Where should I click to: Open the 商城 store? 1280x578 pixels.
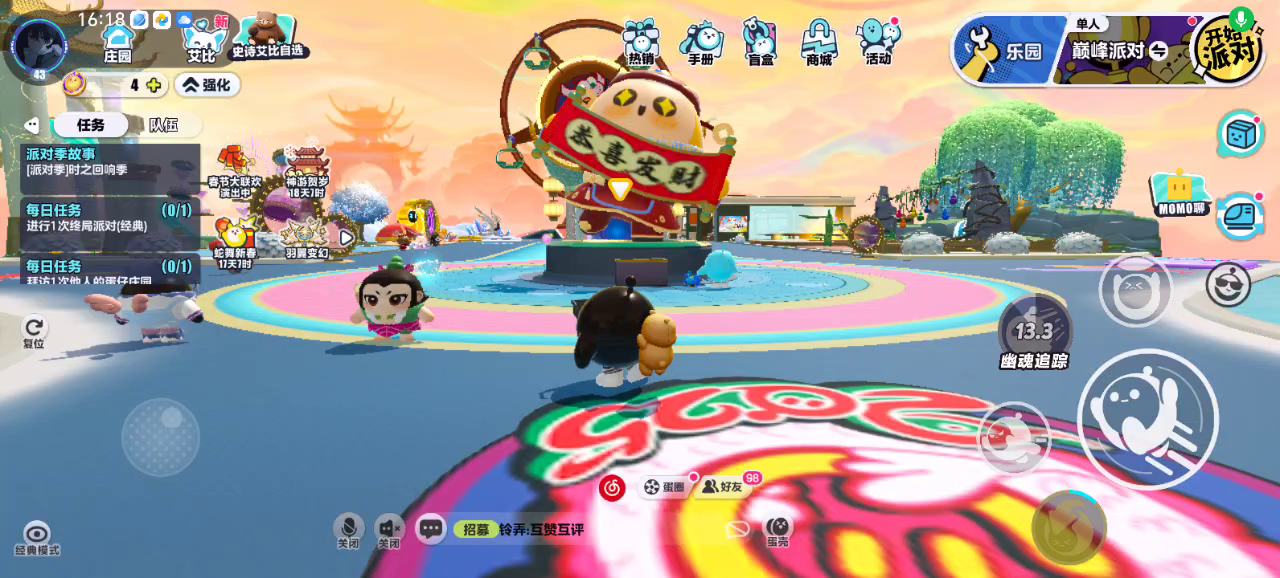coord(819,42)
